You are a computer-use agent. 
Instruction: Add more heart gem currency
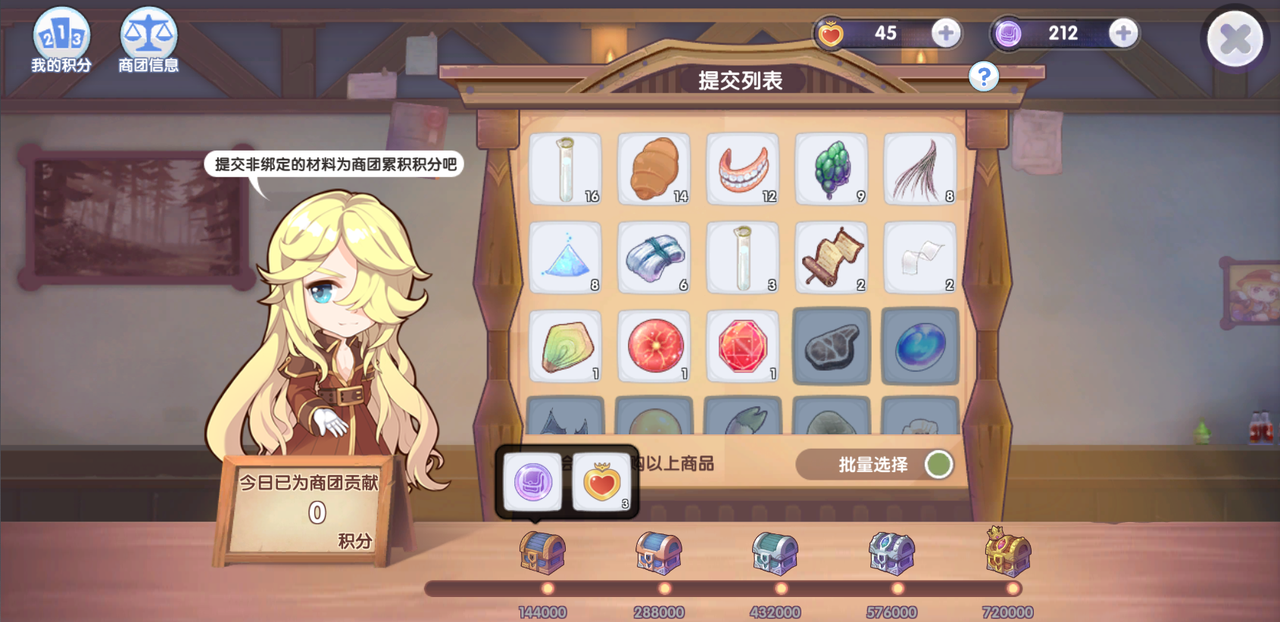coord(946,33)
